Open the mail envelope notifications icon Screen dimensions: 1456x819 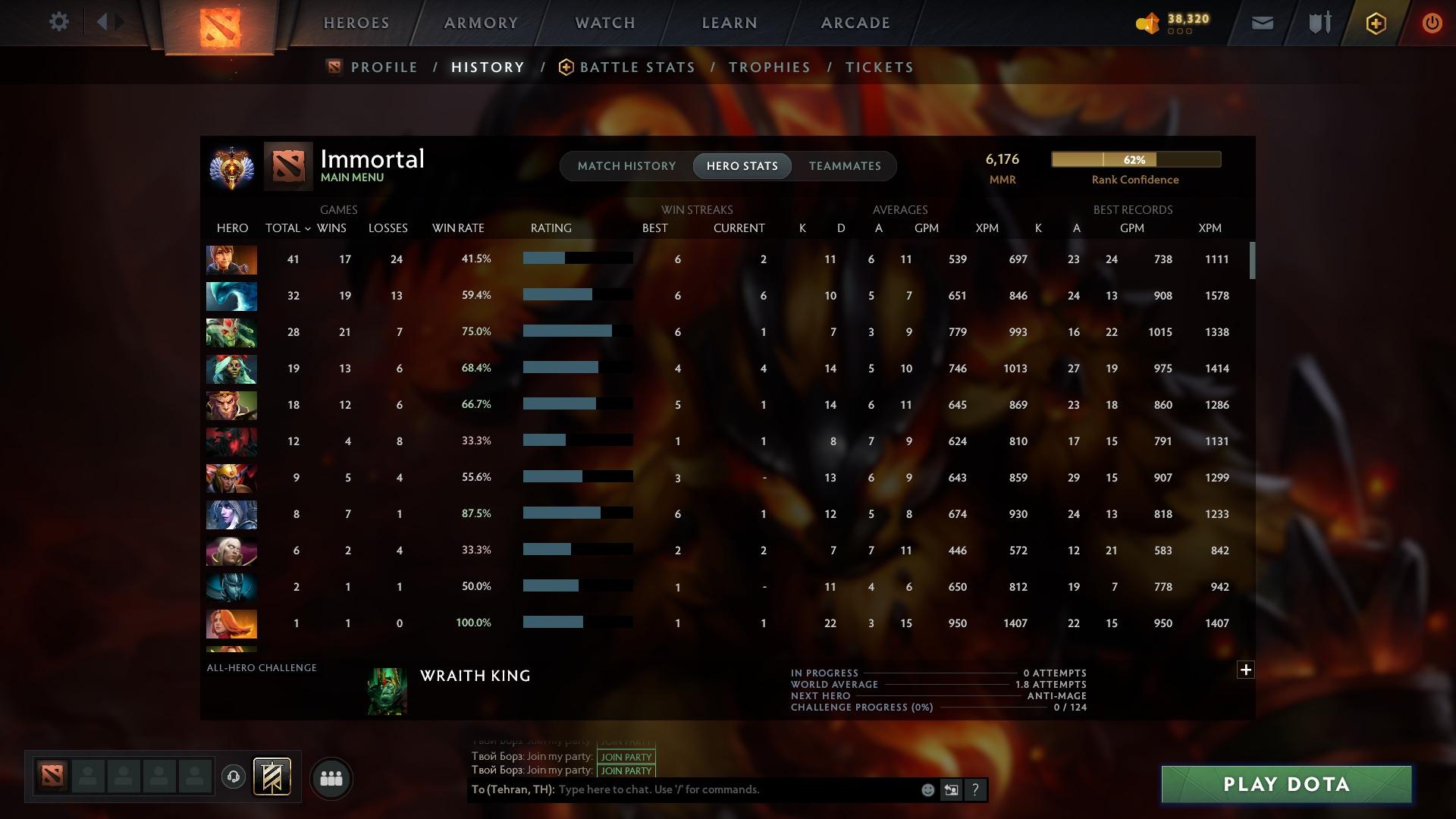coord(1261,23)
